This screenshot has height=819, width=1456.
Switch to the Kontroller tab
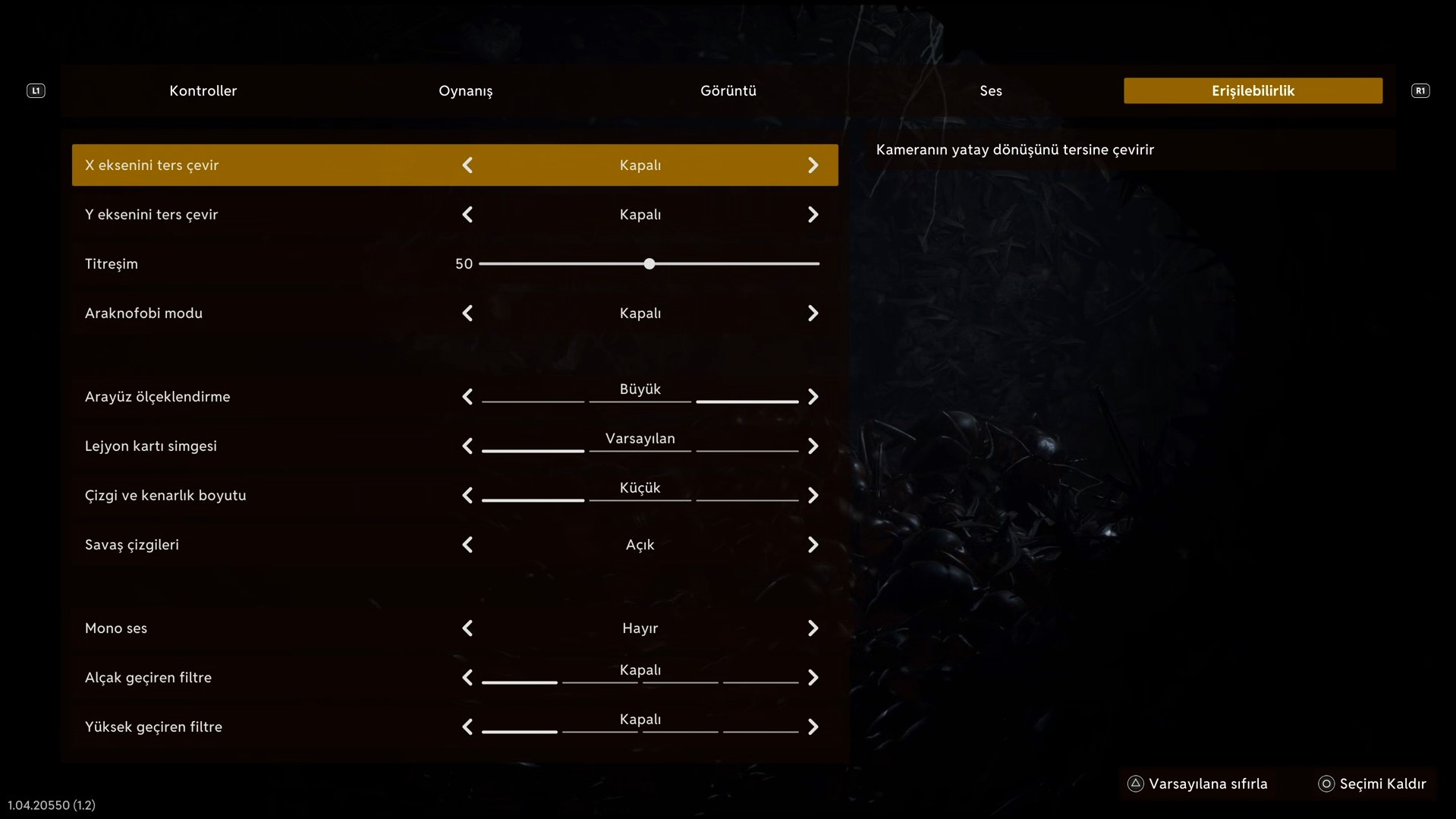tap(203, 91)
